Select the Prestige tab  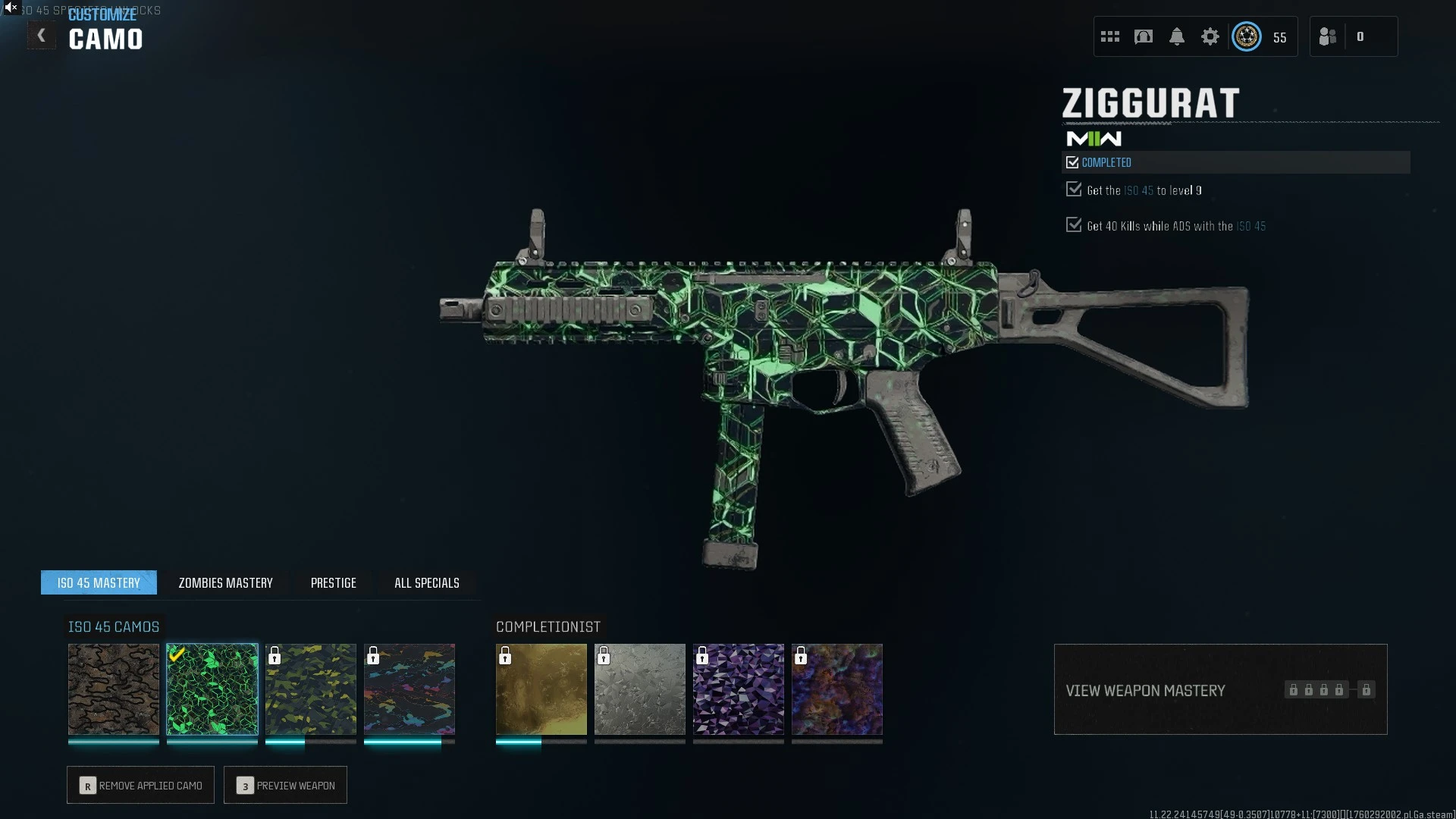pos(333,582)
